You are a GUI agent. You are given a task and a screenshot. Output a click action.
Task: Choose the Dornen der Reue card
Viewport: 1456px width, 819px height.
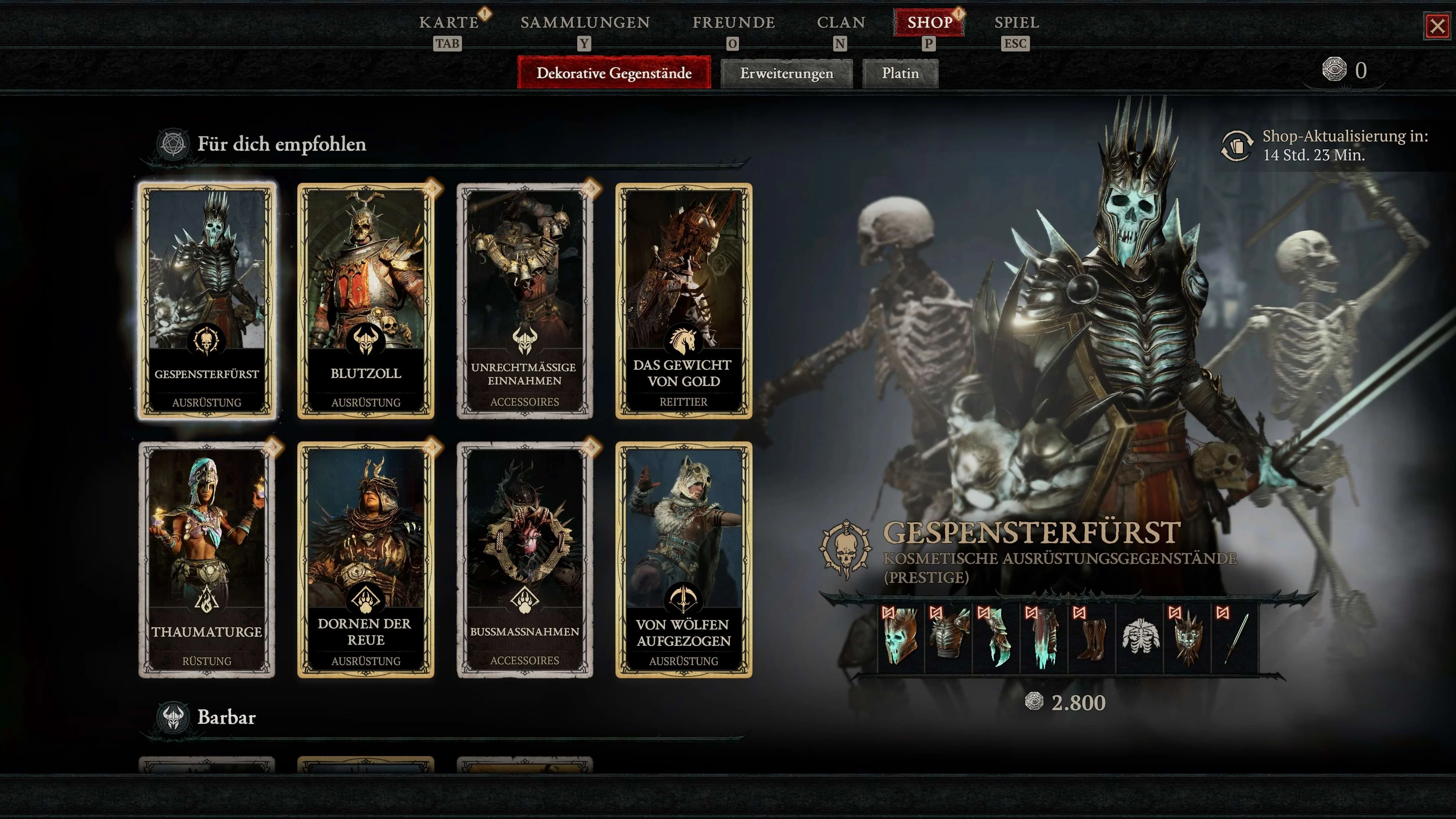click(366, 560)
